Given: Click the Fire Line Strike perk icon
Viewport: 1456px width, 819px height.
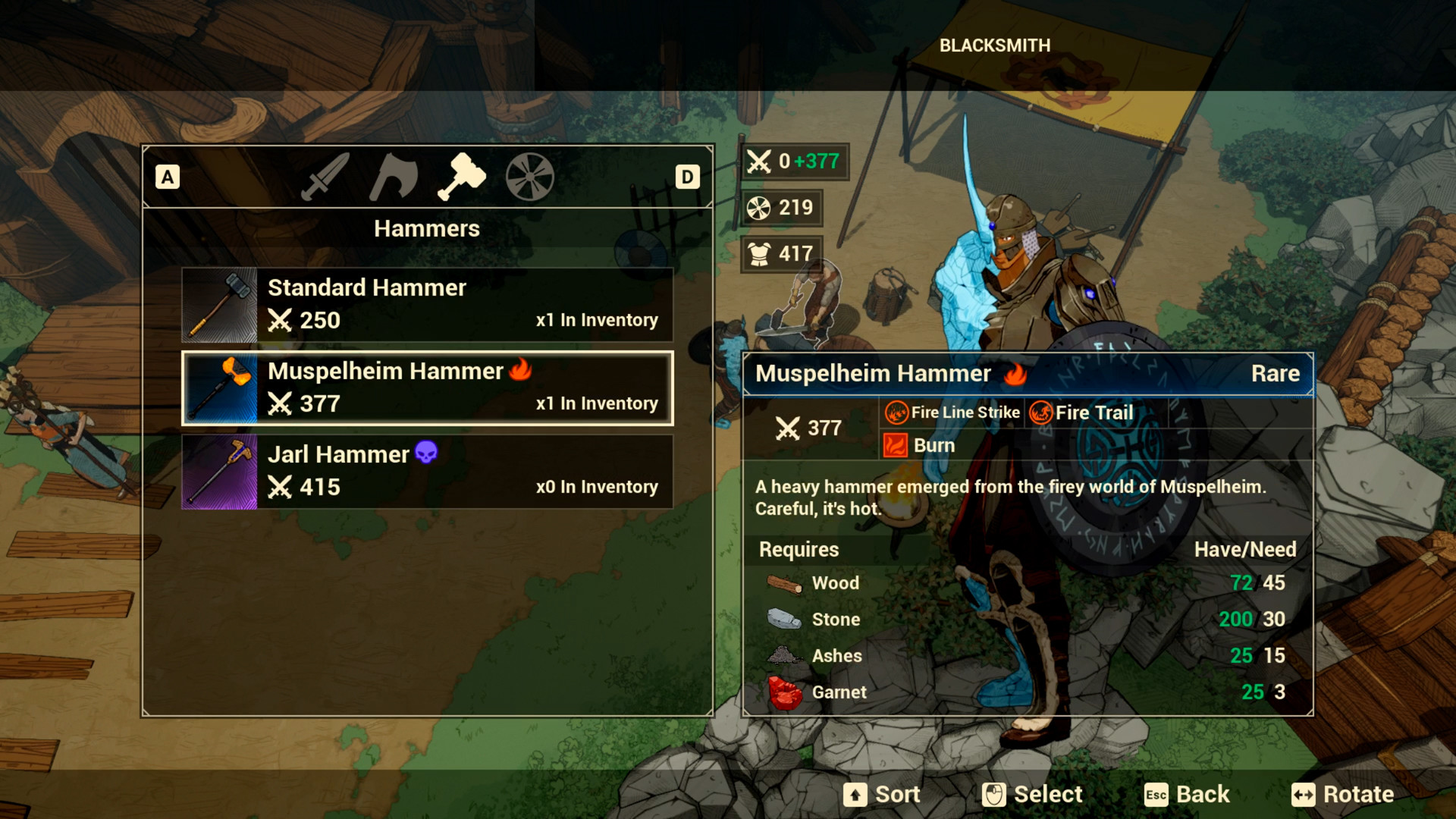Looking at the screenshot, I should coord(896,412).
